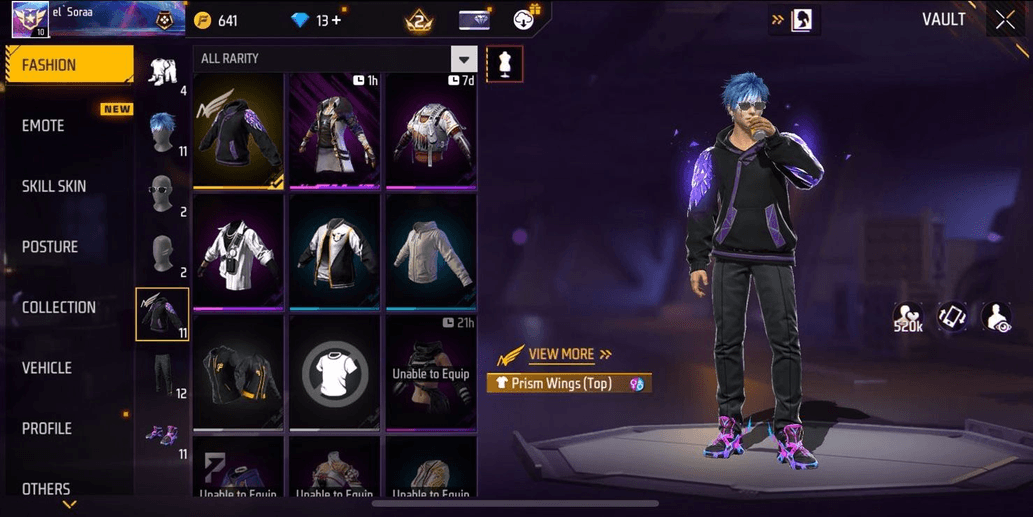Go to the Vehicle section

point(47,368)
